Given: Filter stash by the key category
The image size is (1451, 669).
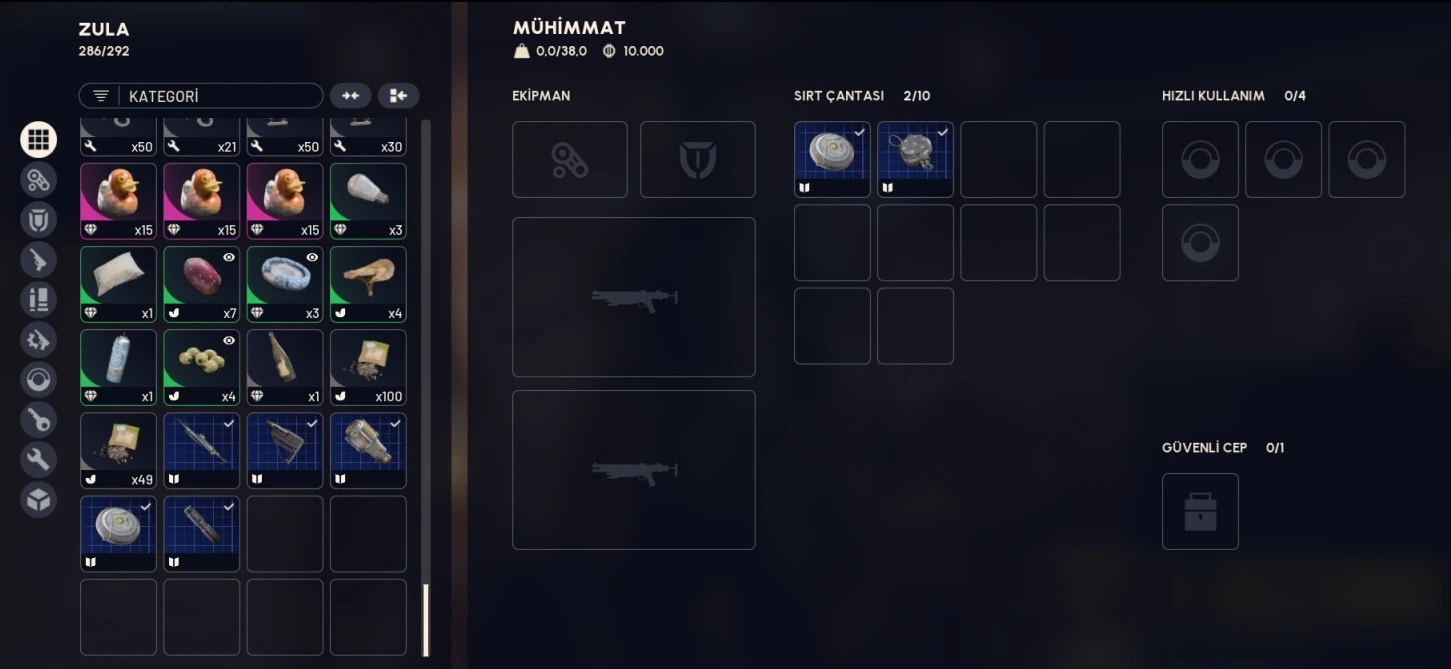Looking at the screenshot, I should (x=38, y=419).
